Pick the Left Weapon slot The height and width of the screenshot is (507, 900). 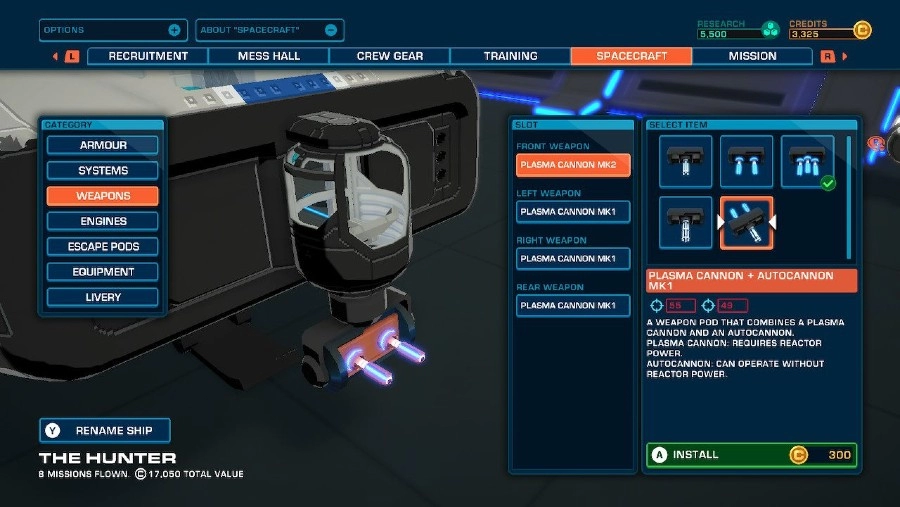pyautogui.click(x=573, y=211)
